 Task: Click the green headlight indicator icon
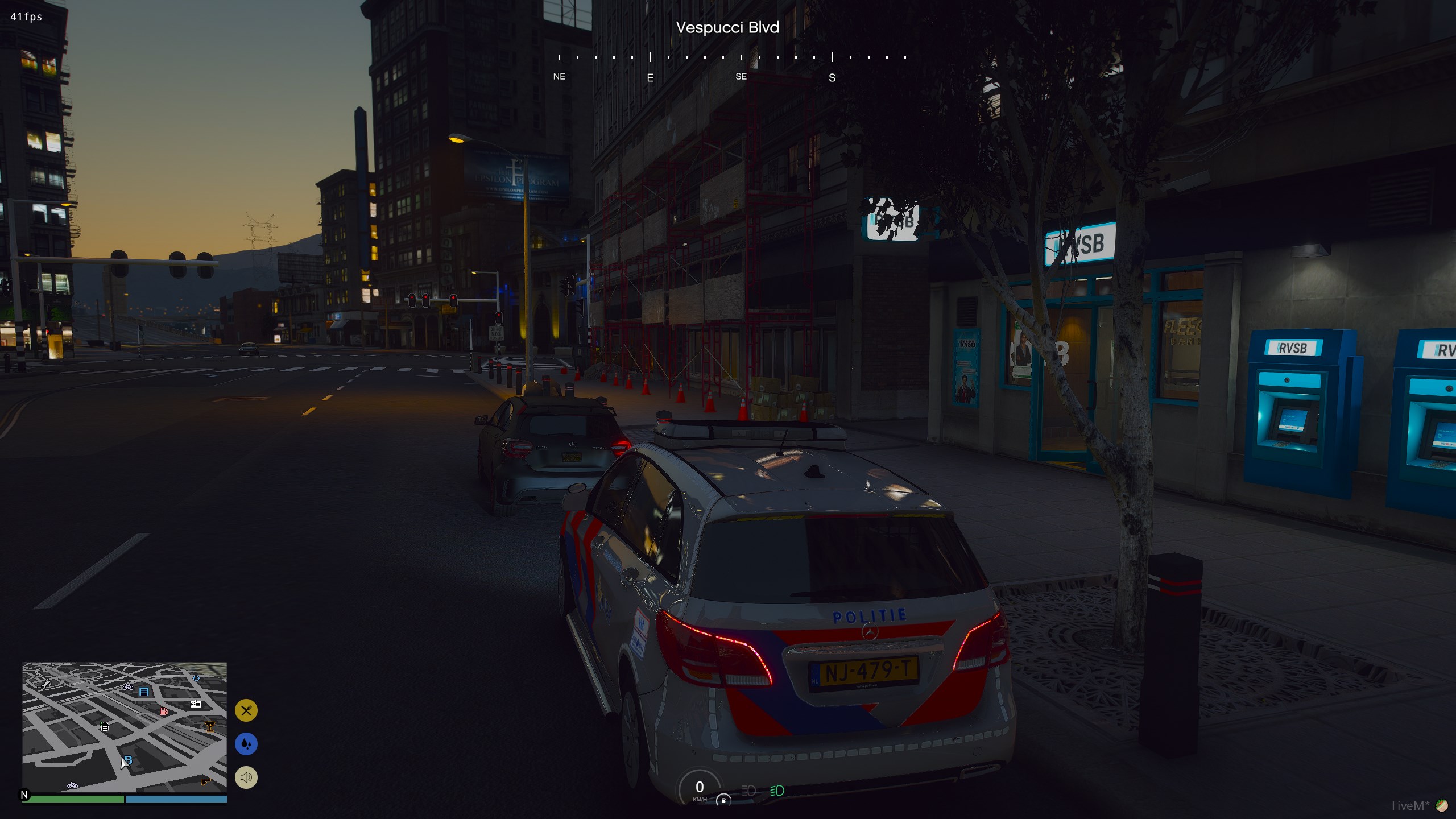pyautogui.click(x=777, y=791)
